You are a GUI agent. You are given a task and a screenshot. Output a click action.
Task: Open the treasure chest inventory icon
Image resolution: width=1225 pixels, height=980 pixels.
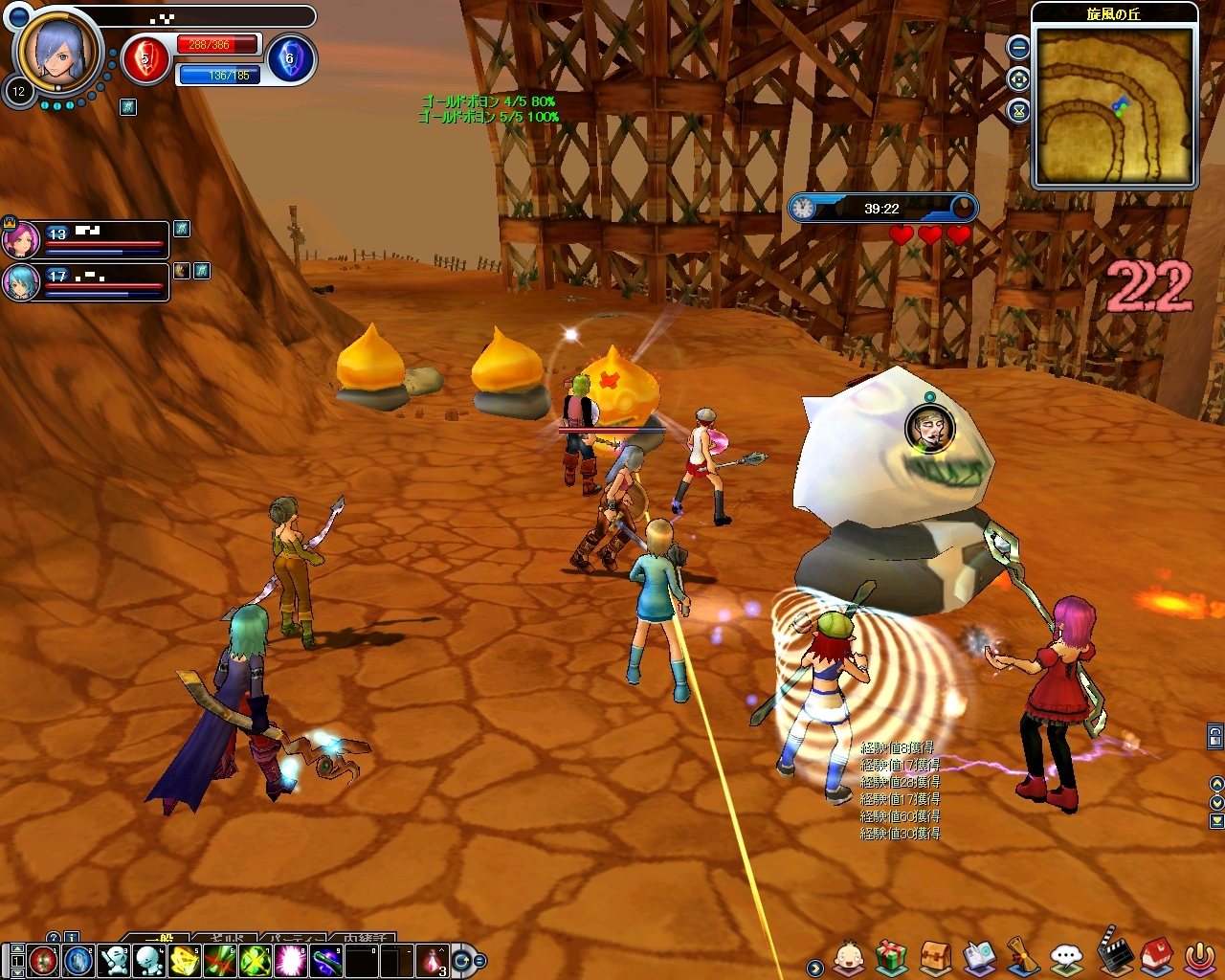(936, 956)
